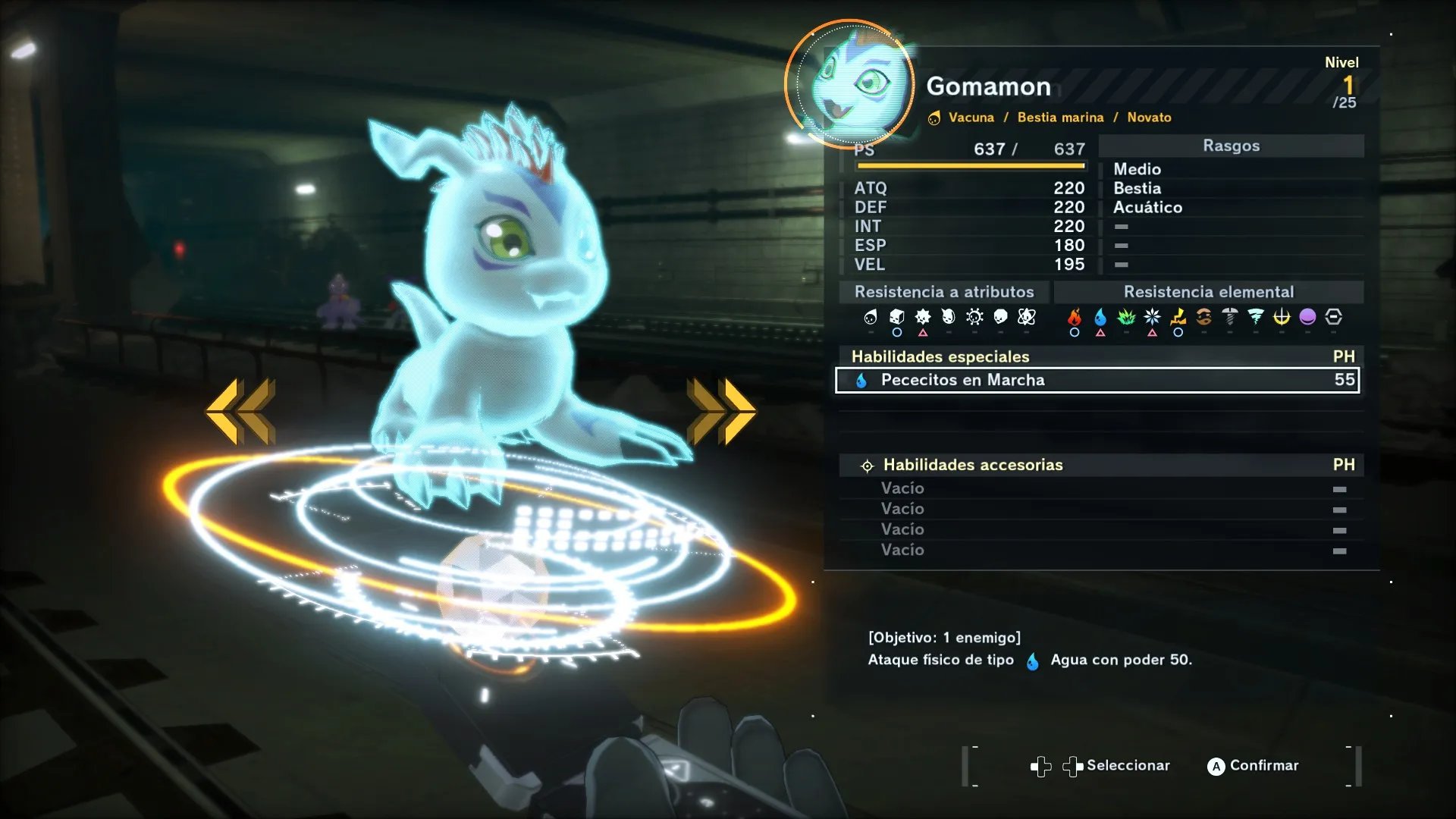This screenshot has width=1456, height=819.
Task: Select the Pececitos en Marcha skill
Action: tap(1097, 380)
